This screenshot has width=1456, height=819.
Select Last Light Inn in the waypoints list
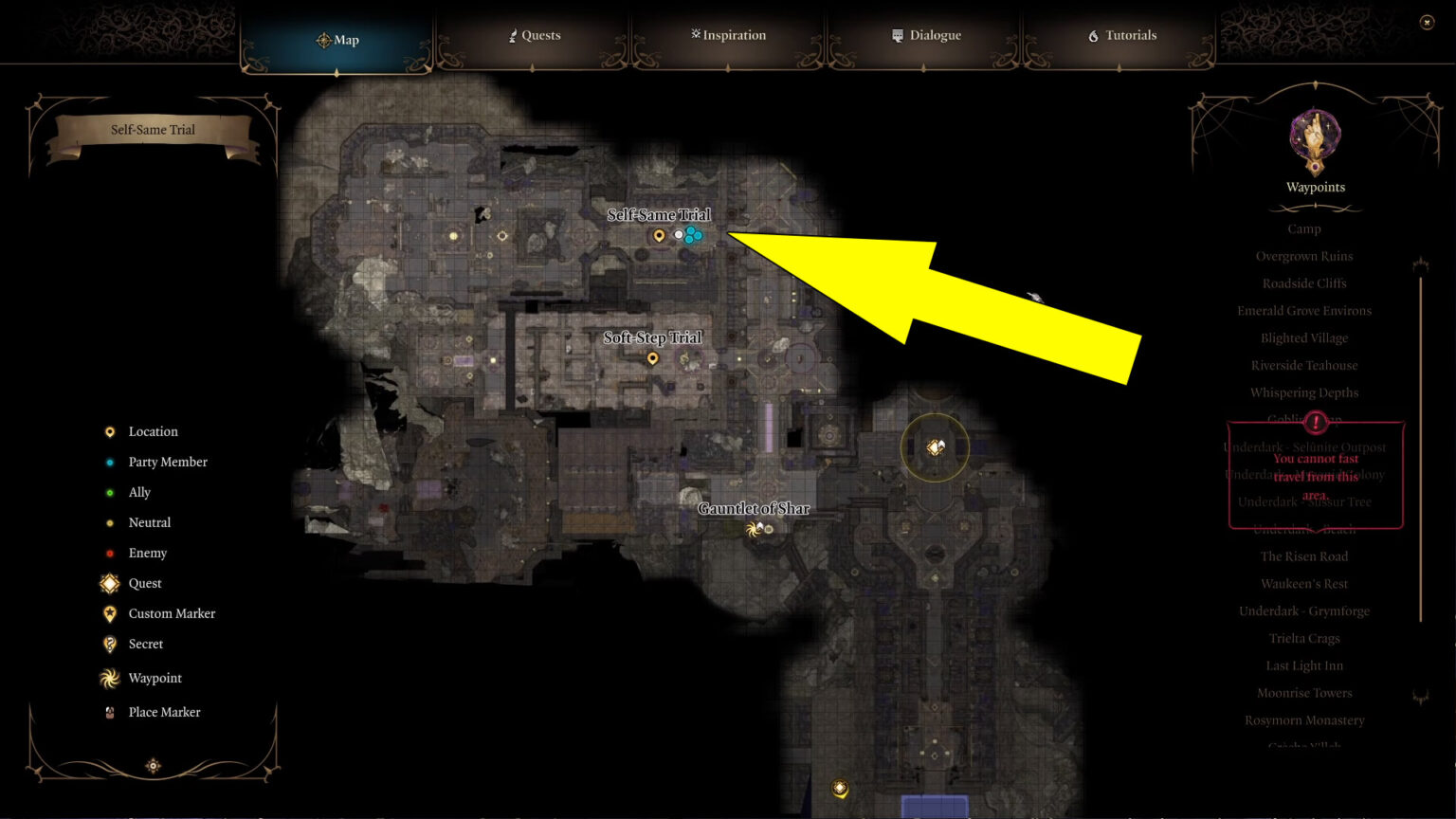click(x=1303, y=665)
